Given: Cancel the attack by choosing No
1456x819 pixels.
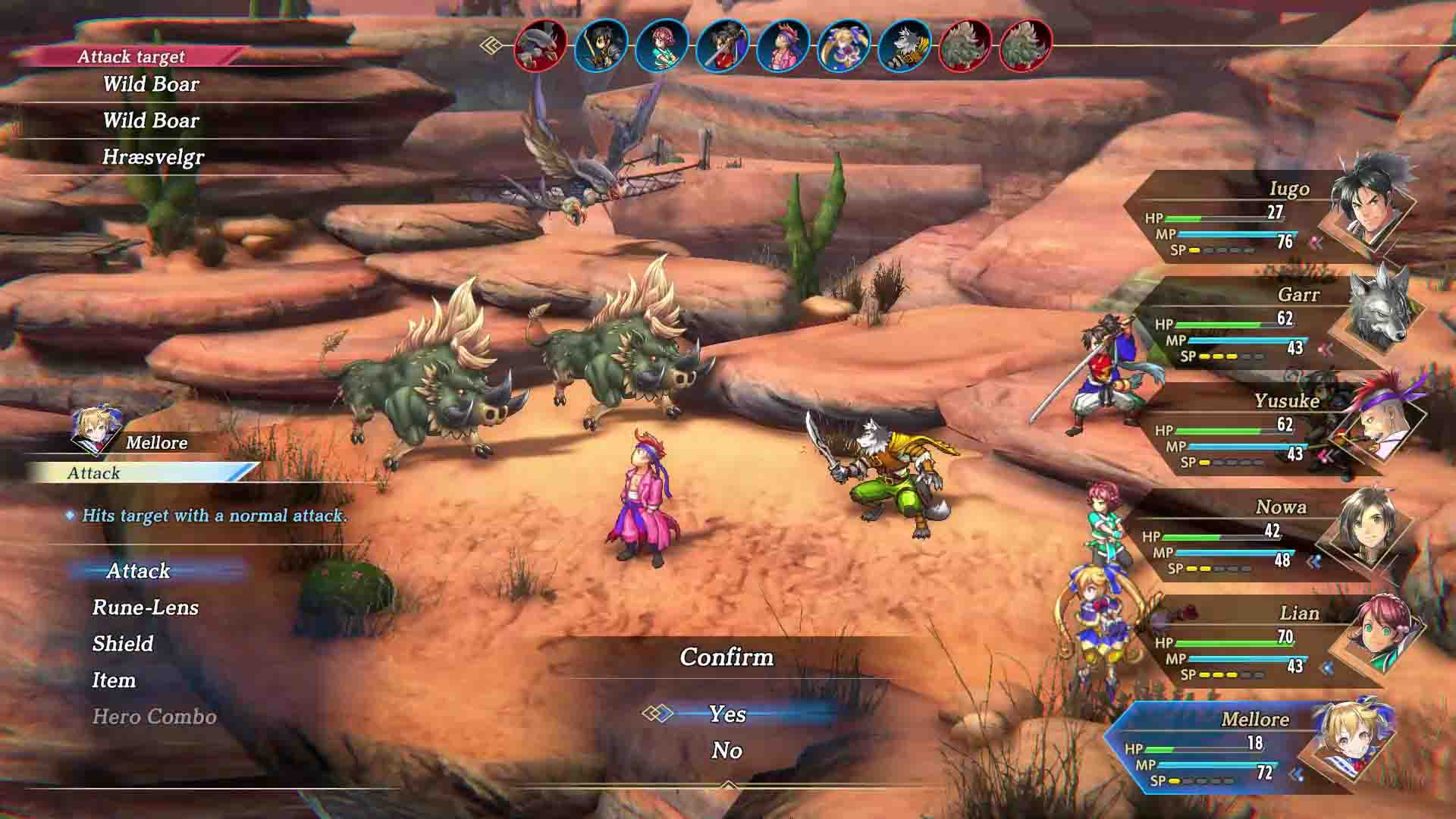Looking at the screenshot, I should 726,752.
